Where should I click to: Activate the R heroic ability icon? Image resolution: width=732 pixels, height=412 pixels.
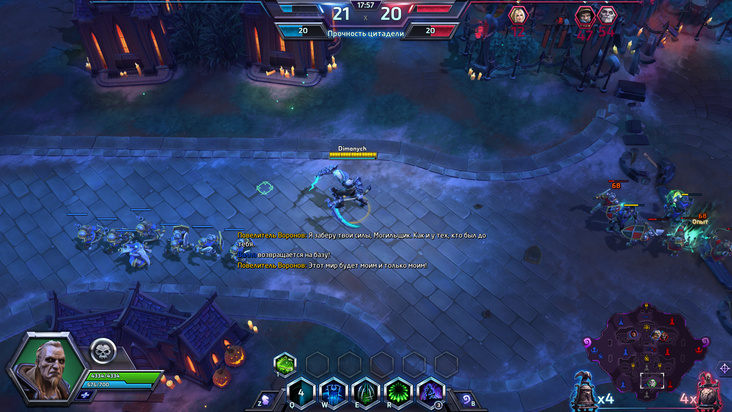399,392
